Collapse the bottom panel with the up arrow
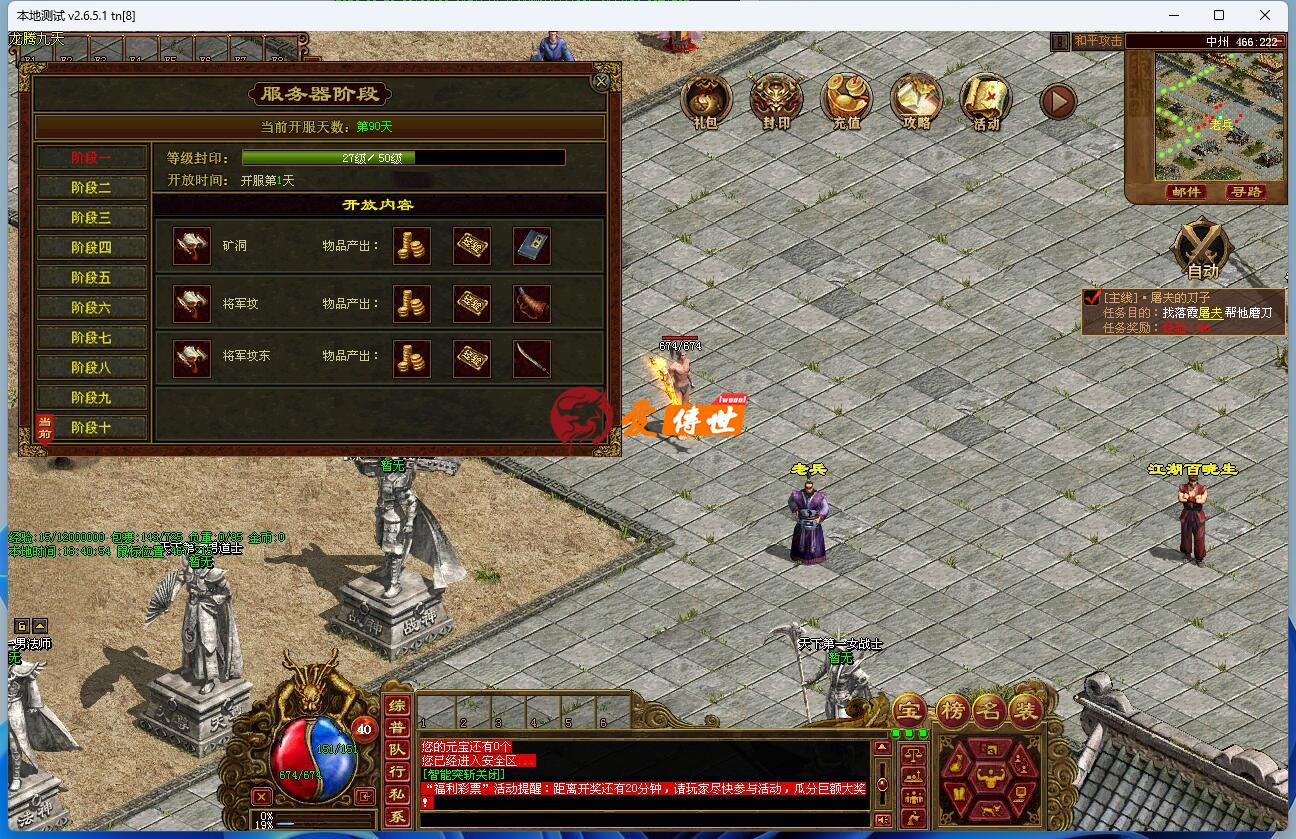 (882, 746)
